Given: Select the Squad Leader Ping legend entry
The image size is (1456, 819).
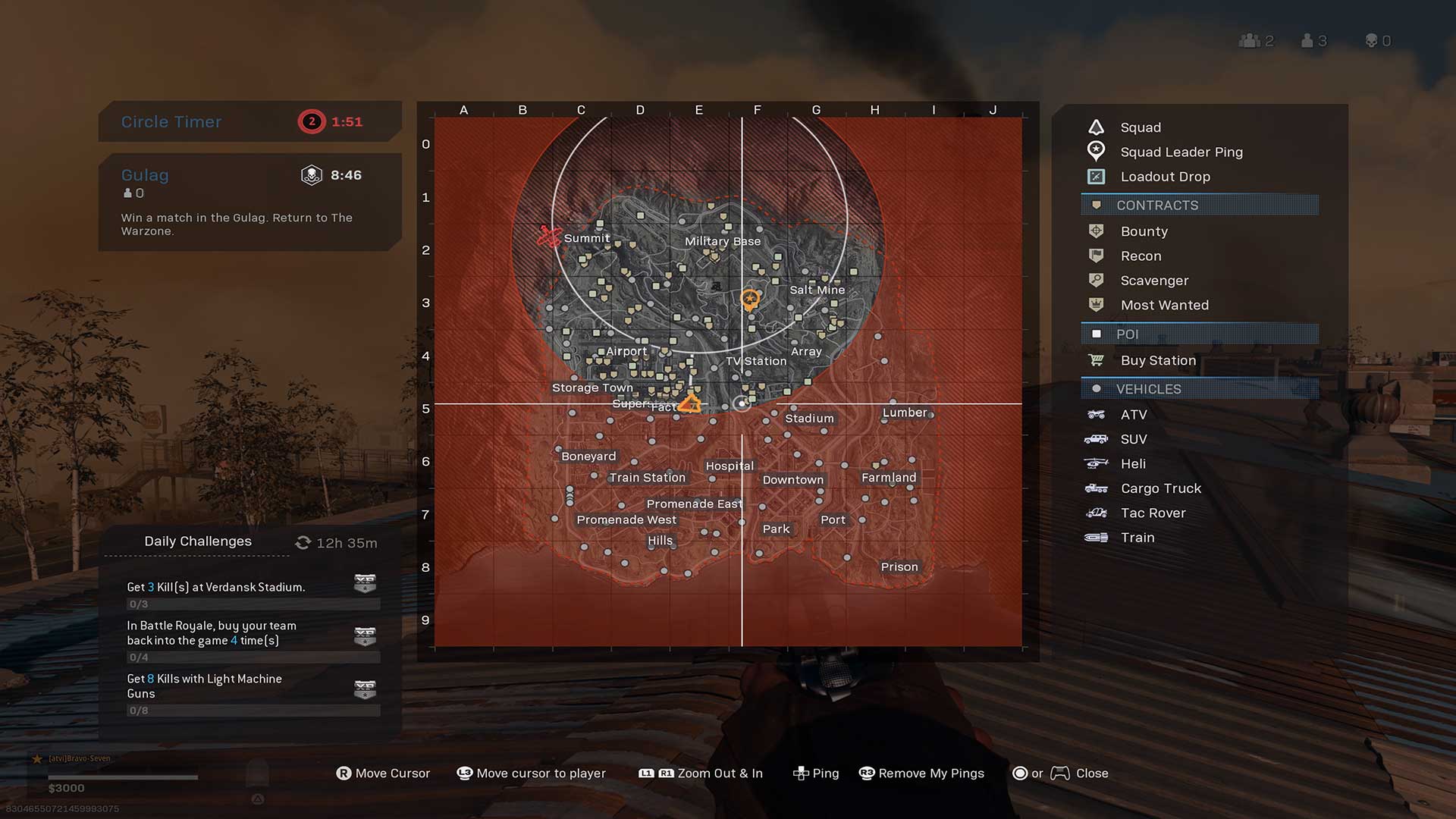Looking at the screenshot, I should 1181,152.
